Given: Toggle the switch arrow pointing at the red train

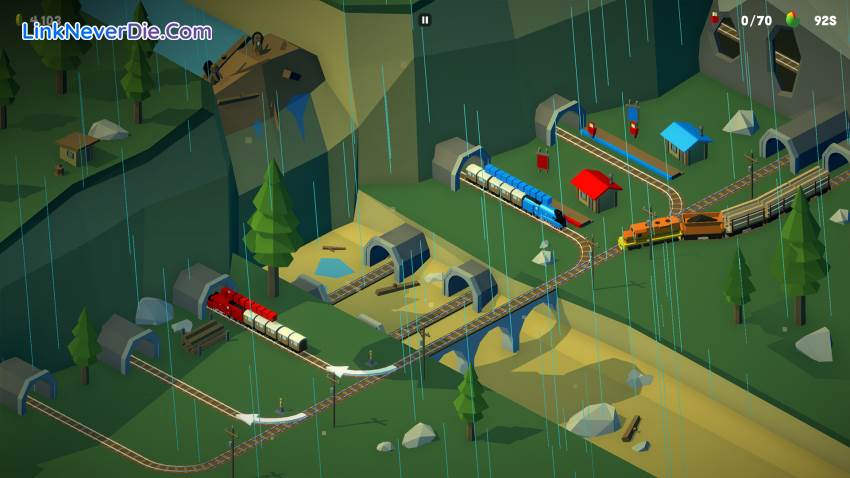Looking at the screenshot, I should 361,370.
